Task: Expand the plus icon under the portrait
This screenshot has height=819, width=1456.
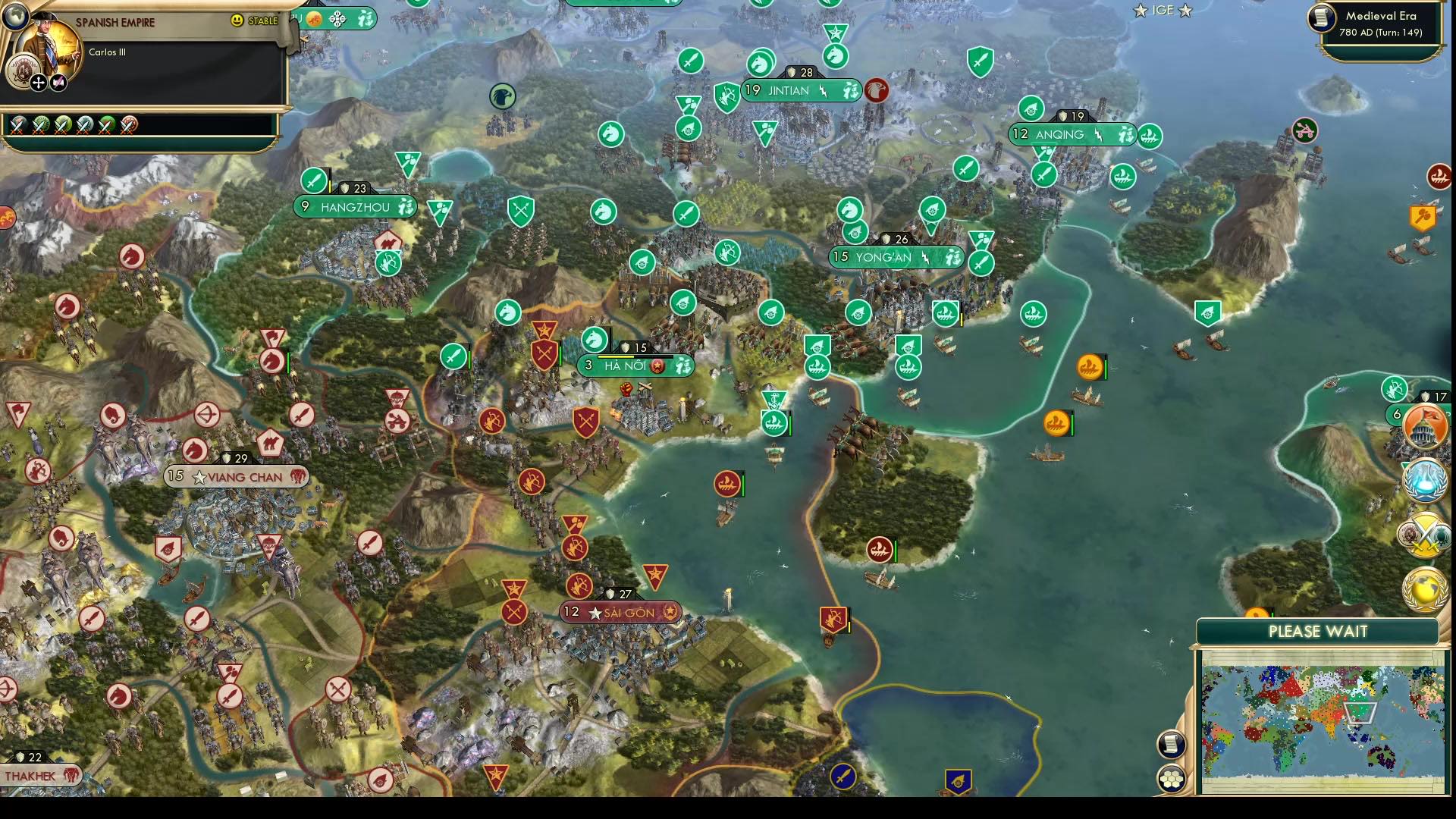Action: [38, 82]
